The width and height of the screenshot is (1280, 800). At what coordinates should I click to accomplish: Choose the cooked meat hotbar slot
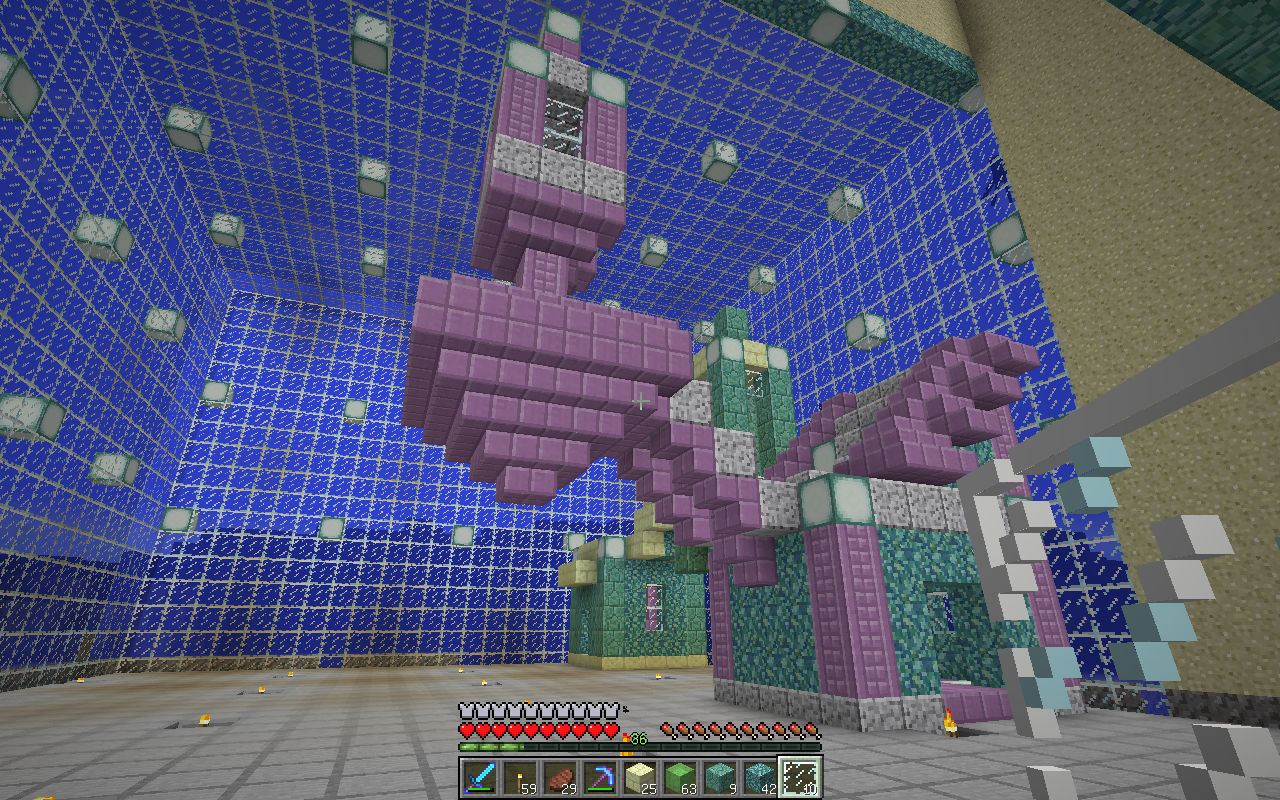click(560, 777)
